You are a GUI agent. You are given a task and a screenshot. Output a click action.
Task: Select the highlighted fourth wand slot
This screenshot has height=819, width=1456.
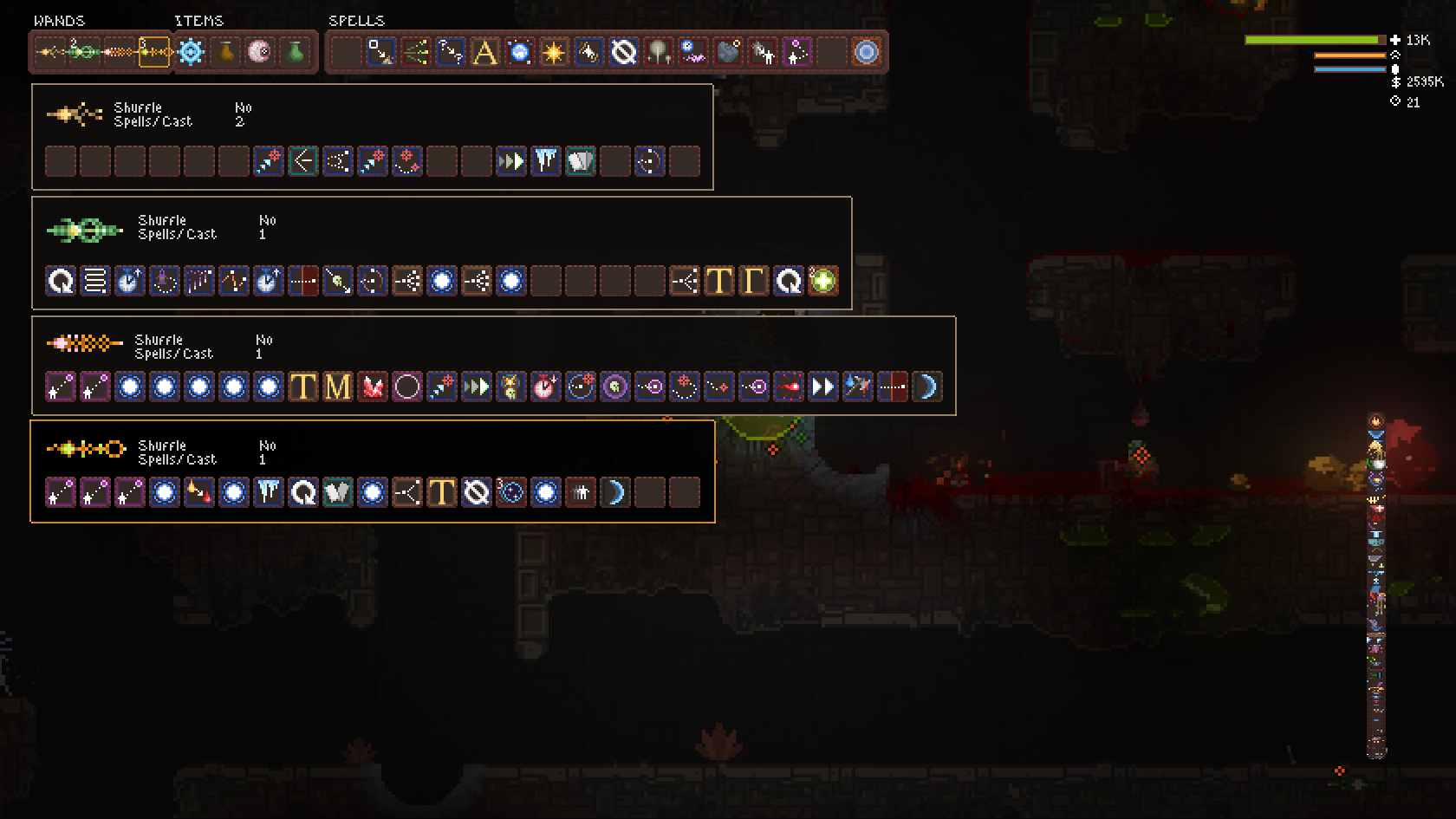(x=153, y=53)
